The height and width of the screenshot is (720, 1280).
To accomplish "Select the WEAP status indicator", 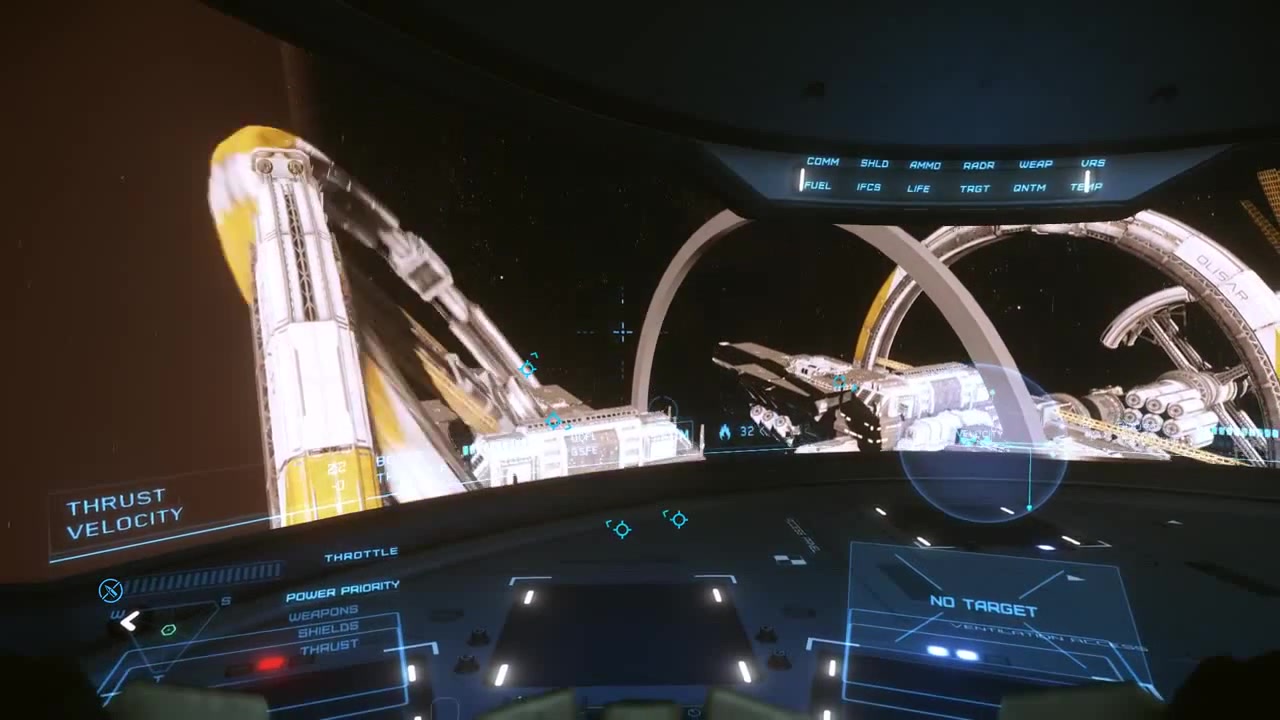I will pyautogui.click(x=1035, y=164).
